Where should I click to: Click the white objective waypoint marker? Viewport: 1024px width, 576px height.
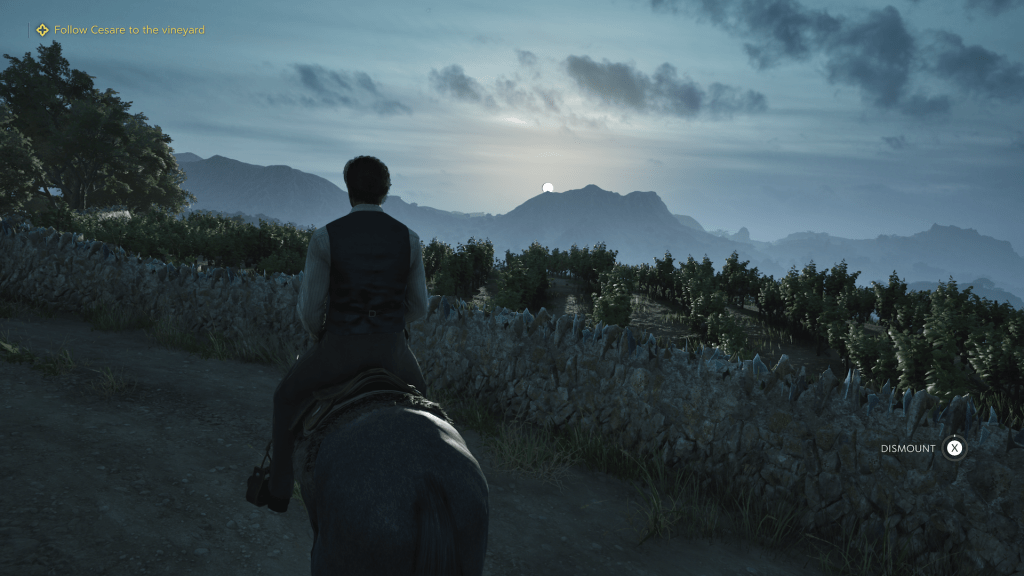point(548,188)
